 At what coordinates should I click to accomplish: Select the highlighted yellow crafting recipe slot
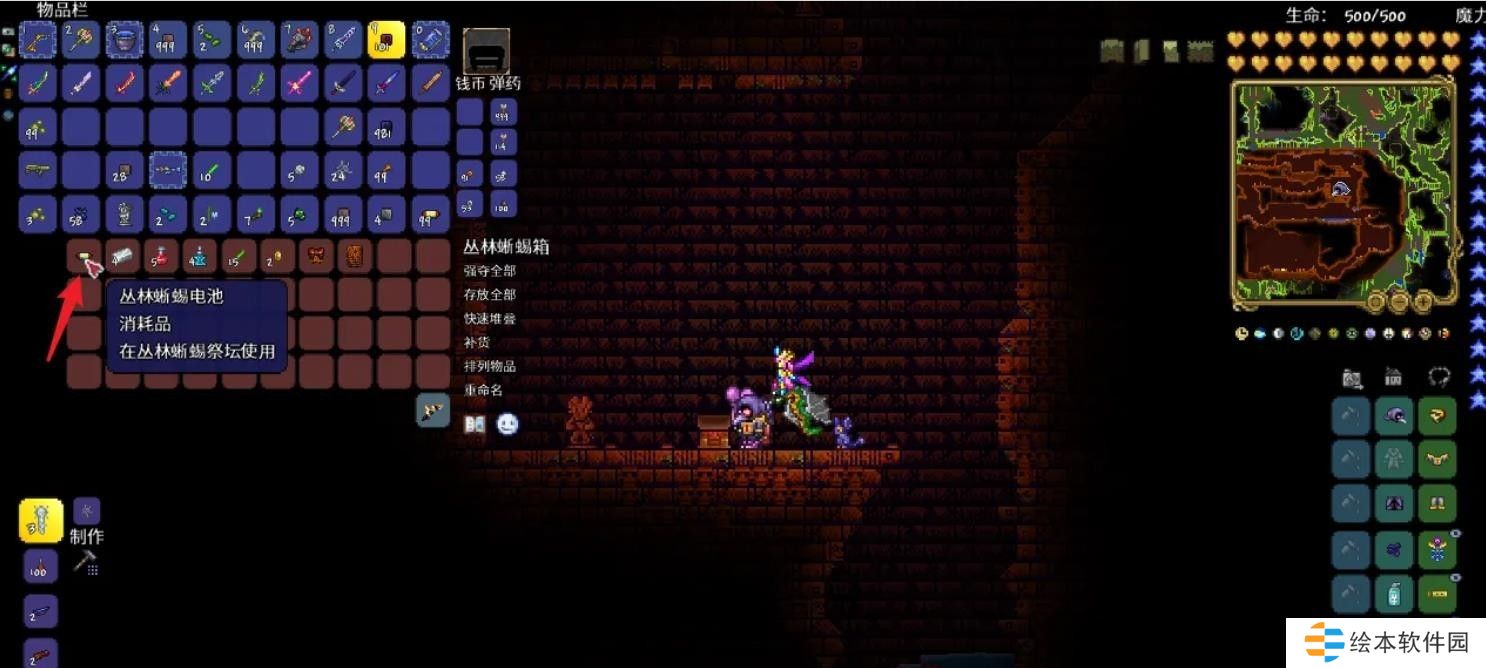41,520
